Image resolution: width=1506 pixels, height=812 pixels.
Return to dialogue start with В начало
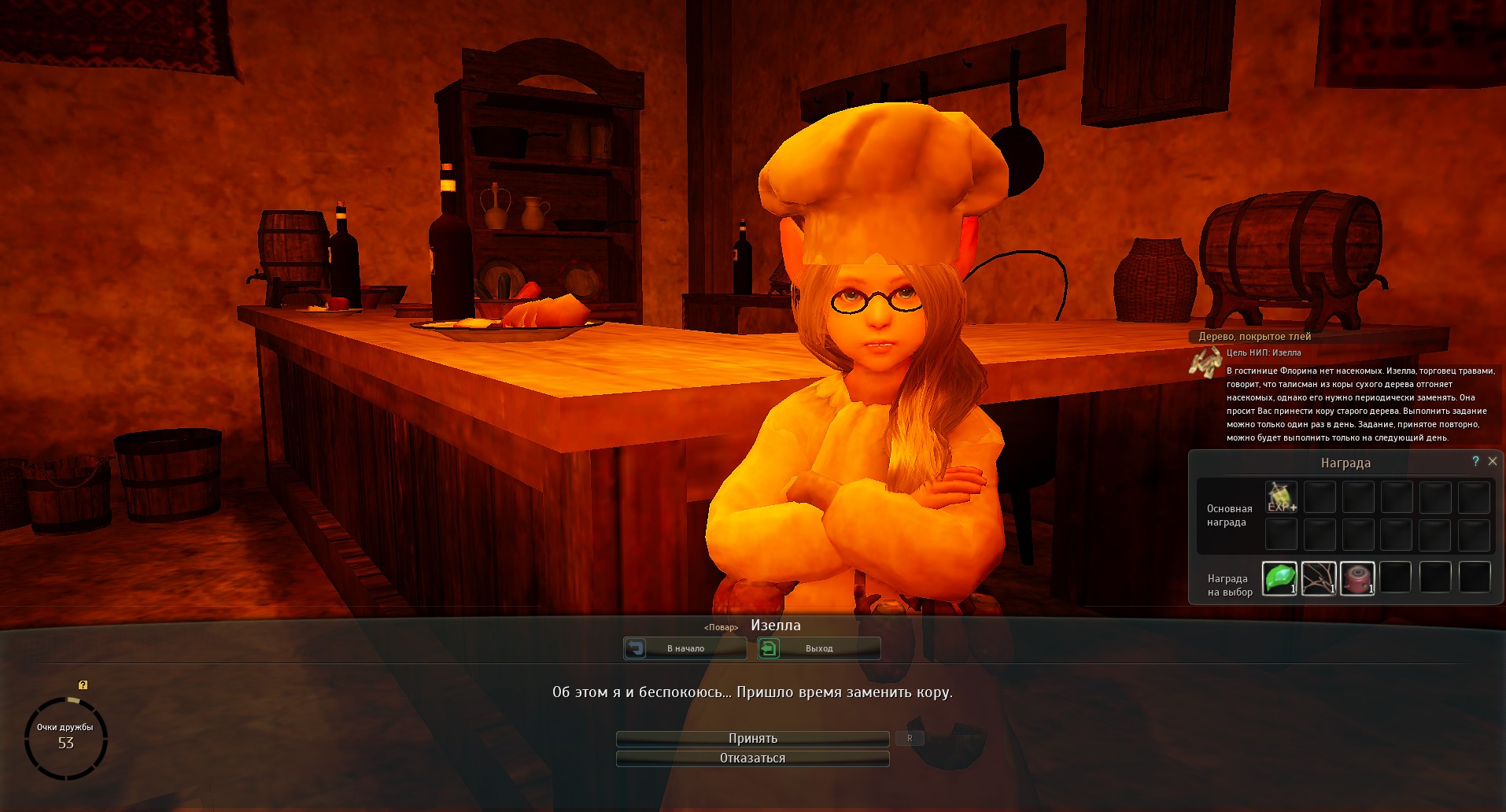pos(685,648)
